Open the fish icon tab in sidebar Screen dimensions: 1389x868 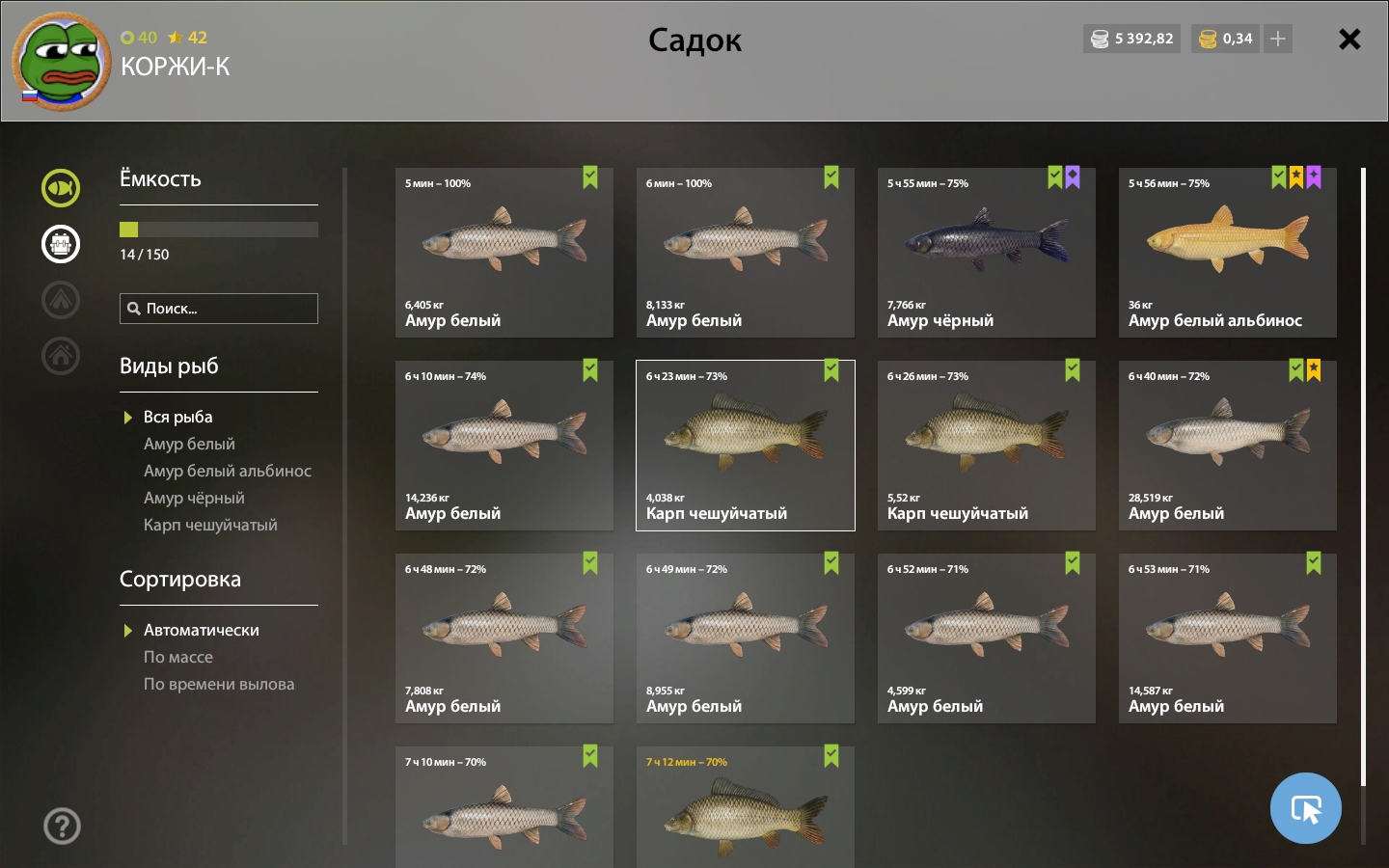61,188
